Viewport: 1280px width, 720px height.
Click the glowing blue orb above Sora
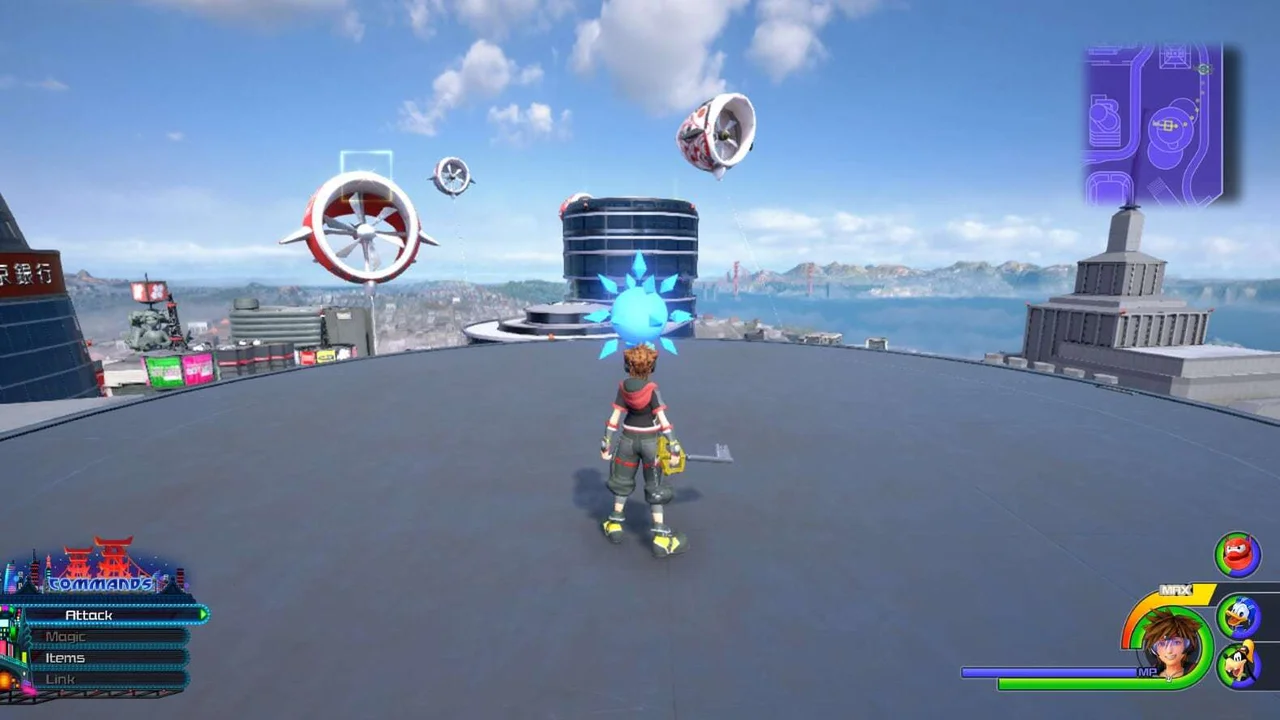(637, 310)
